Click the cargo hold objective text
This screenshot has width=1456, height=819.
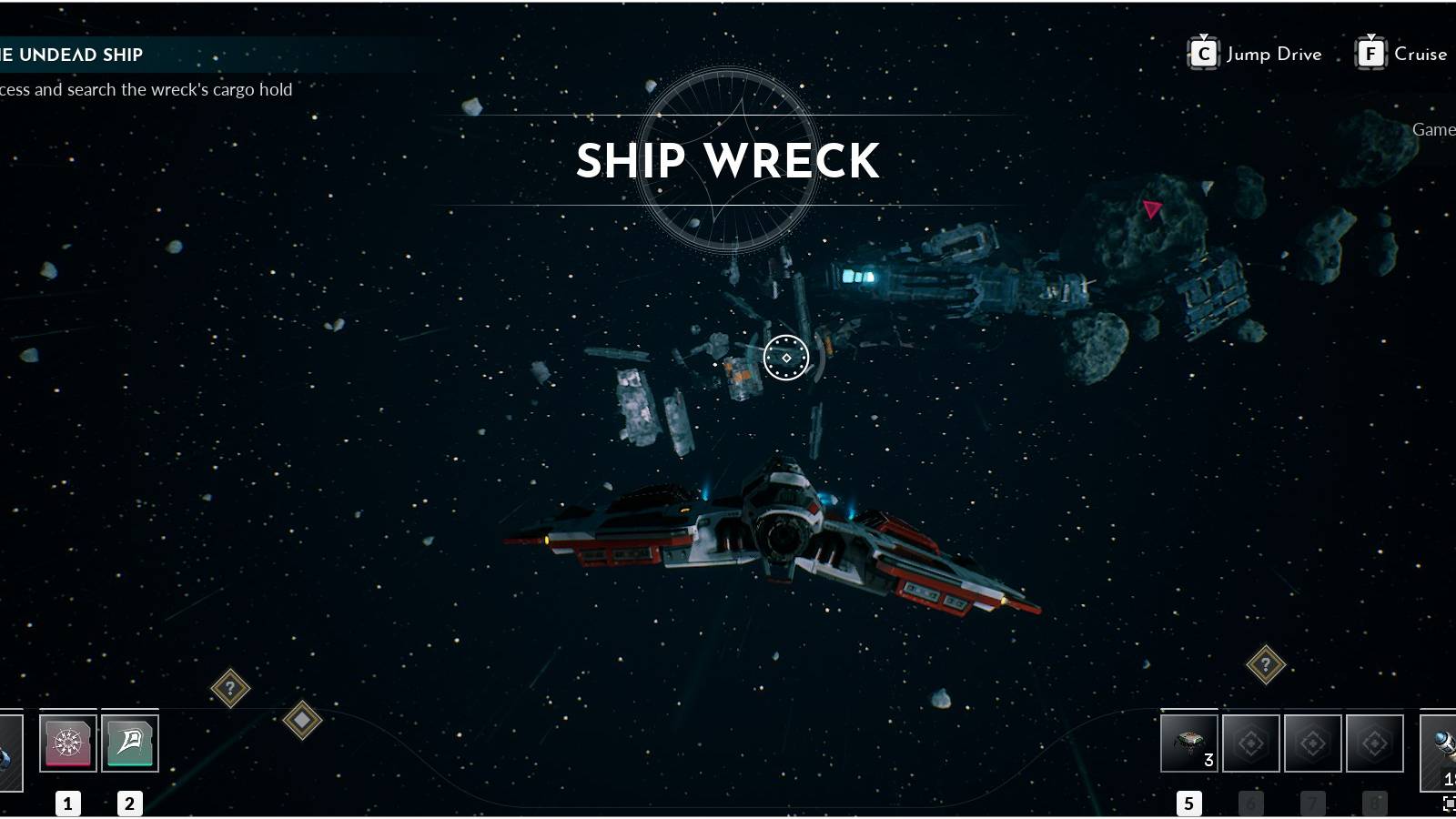146,89
